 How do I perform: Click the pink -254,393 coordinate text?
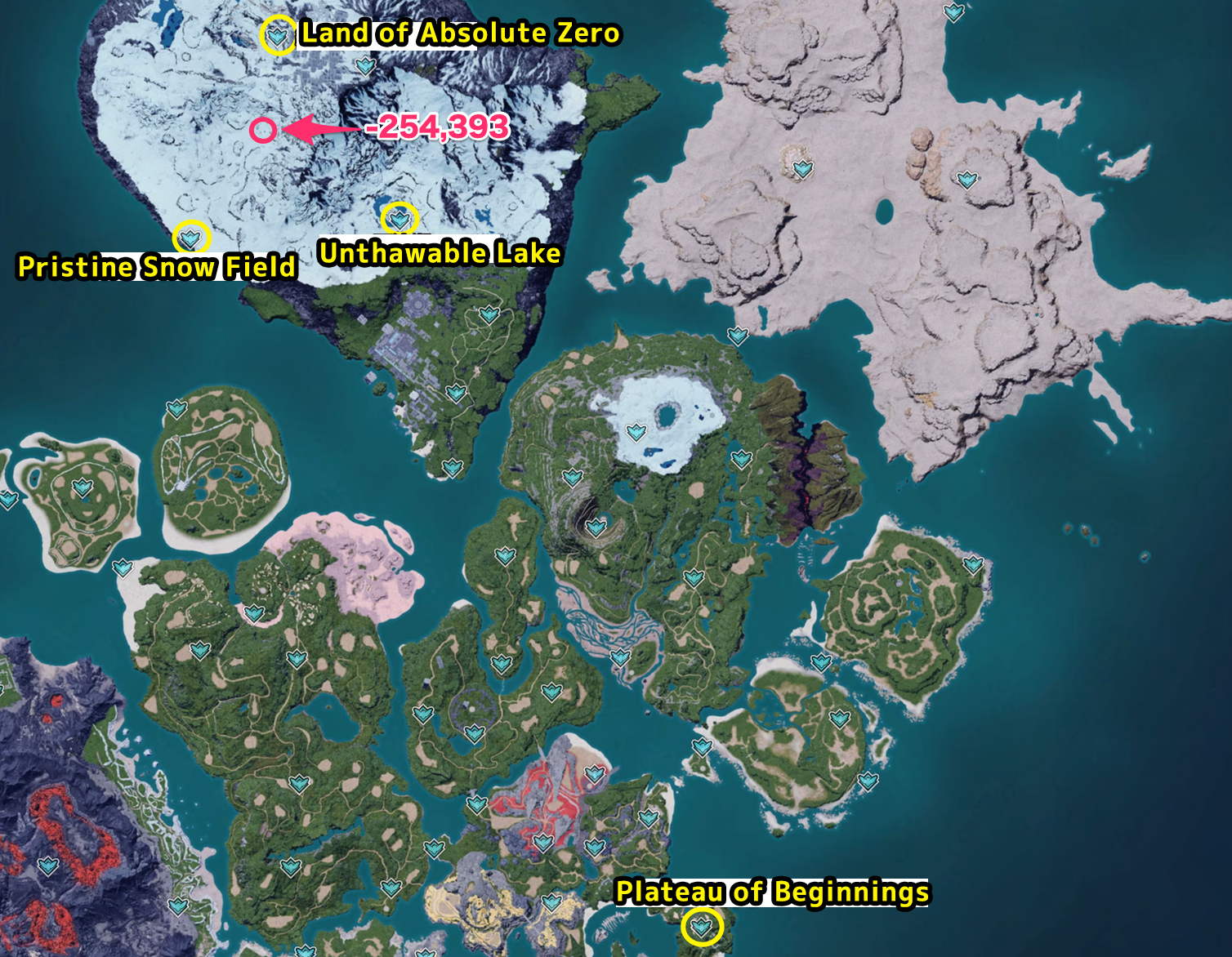tap(437, 127)
